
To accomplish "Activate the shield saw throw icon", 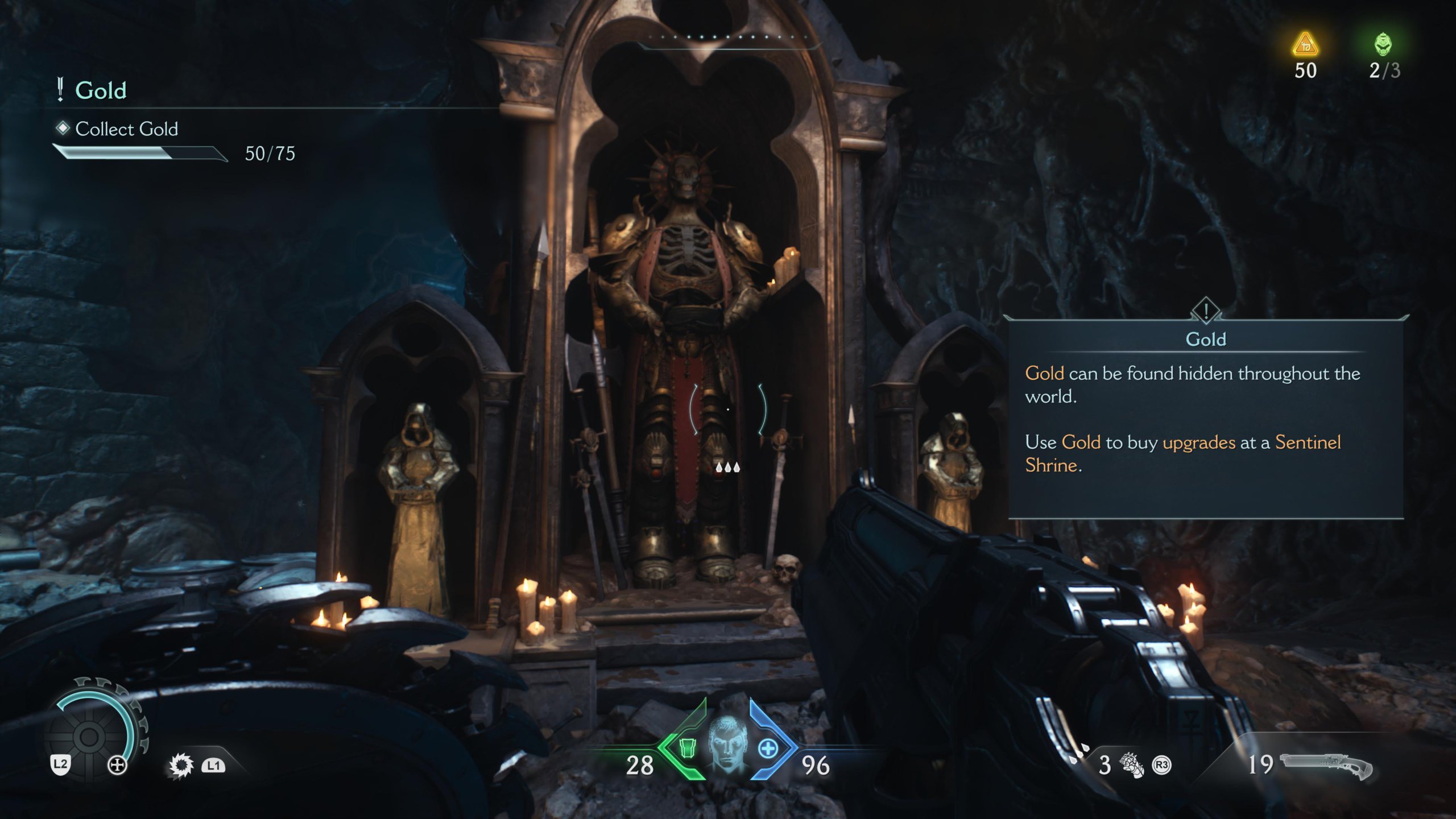I will tap(181, 766).
